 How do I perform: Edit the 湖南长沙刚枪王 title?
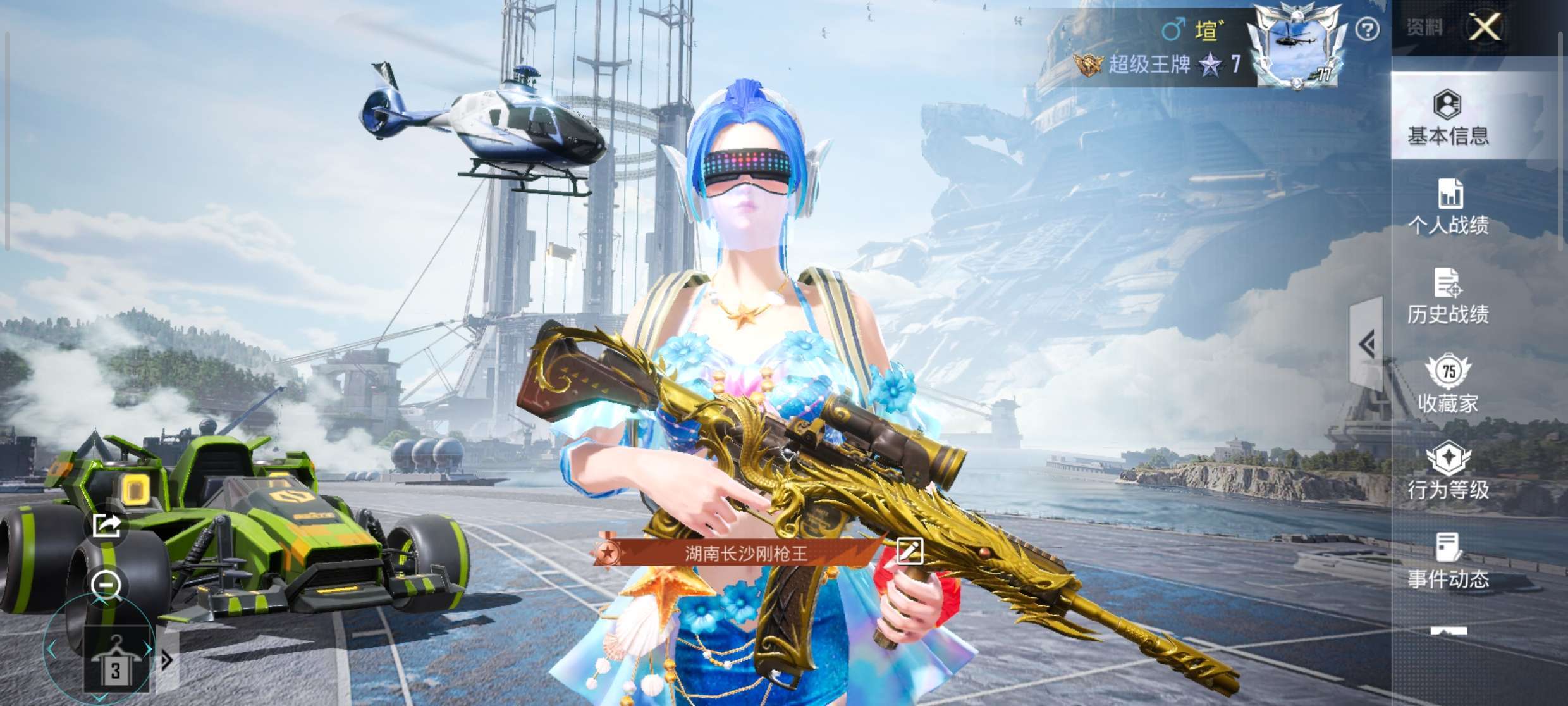(910, 552)
